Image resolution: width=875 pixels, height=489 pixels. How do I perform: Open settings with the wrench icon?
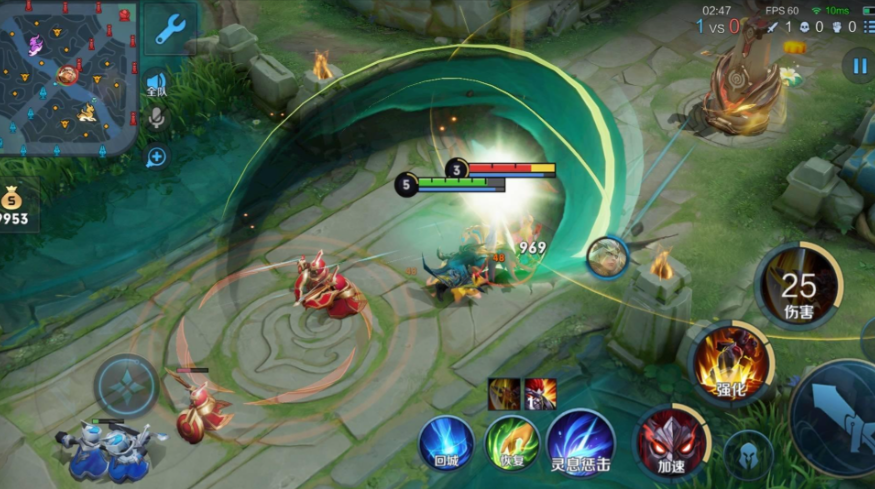point(170,30)
